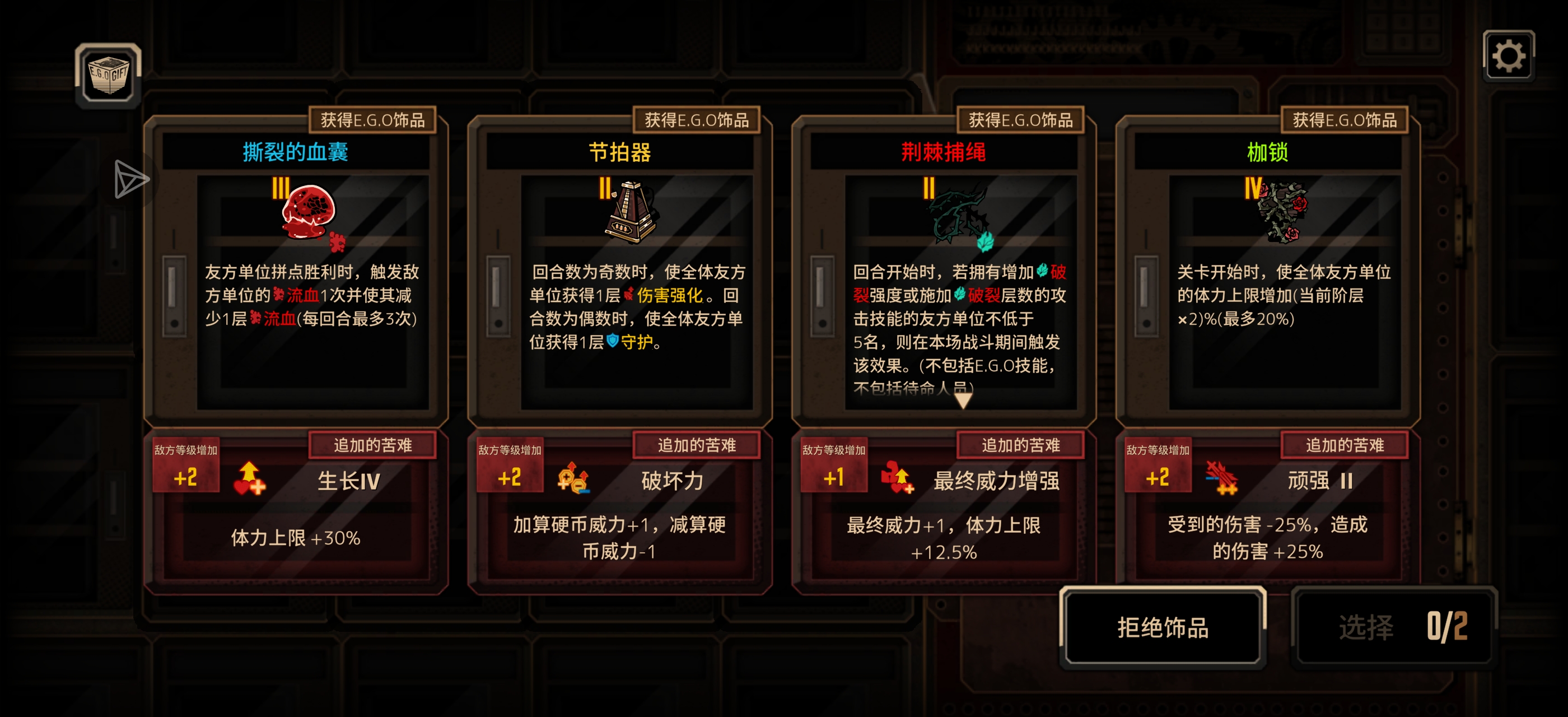Click the 最终威力增强 puzzle hardship icon

tap(897, 479)
